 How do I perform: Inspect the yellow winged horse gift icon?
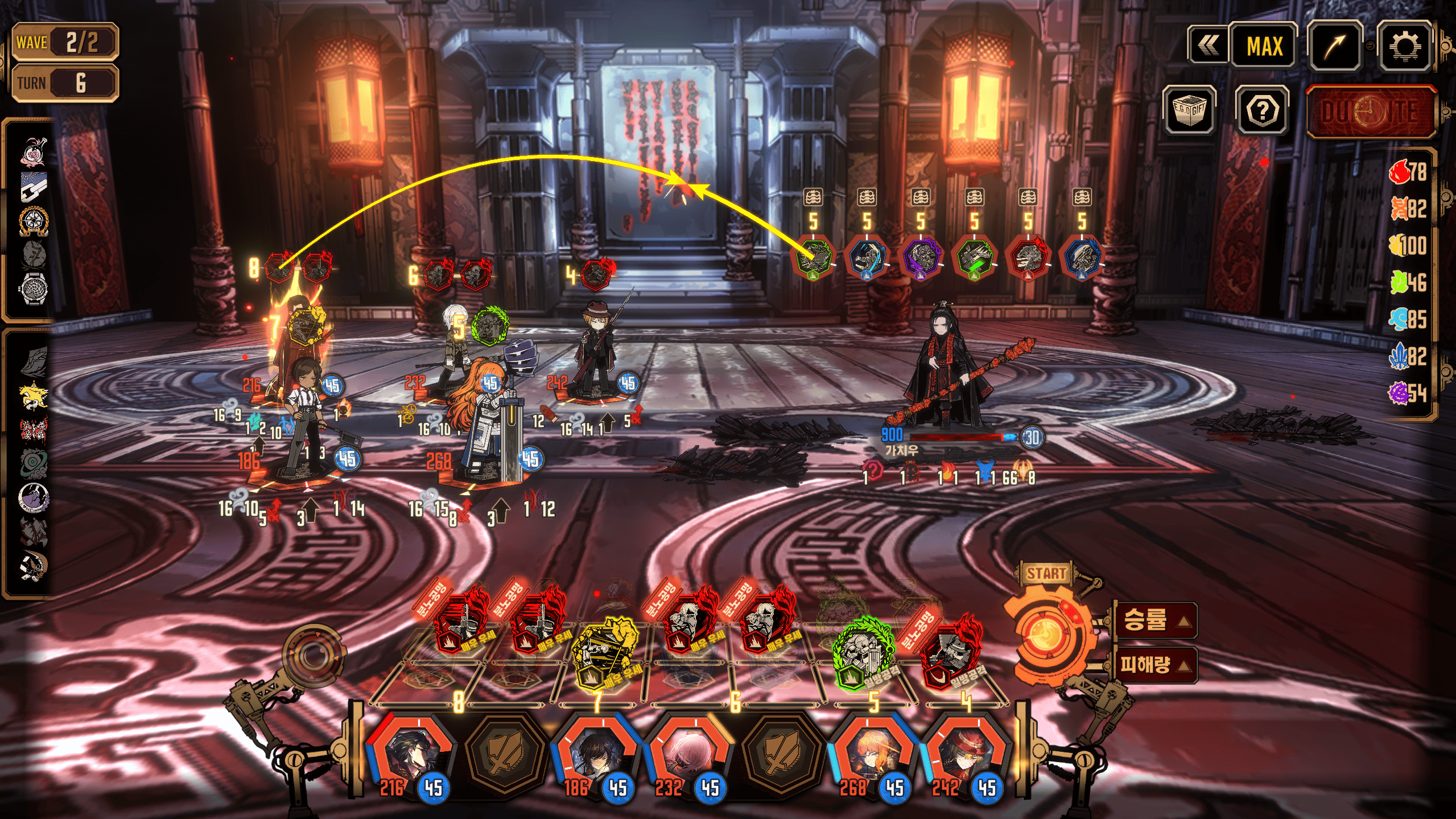coord(34,395)
